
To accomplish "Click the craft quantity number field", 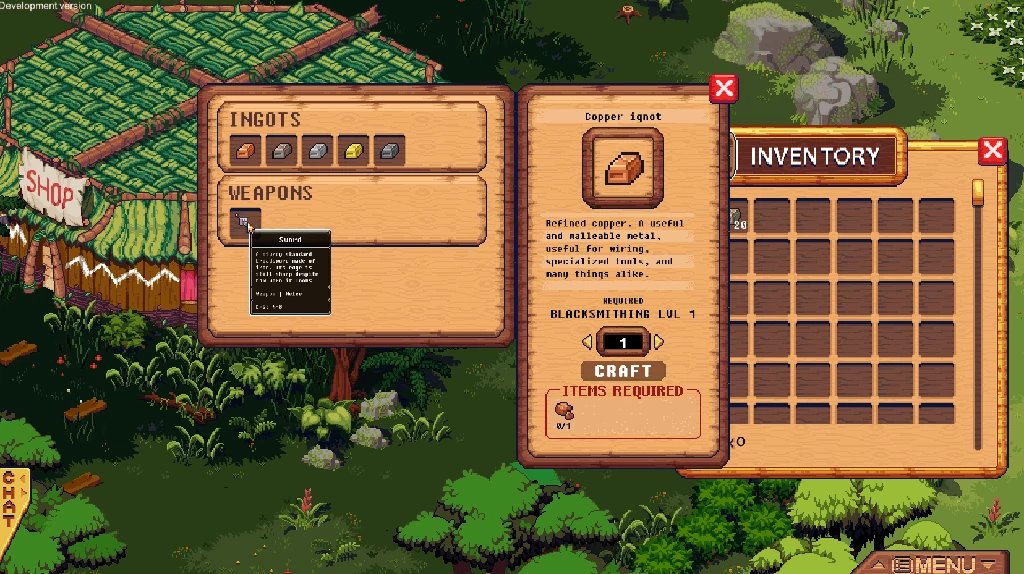I will pos(623,343).
